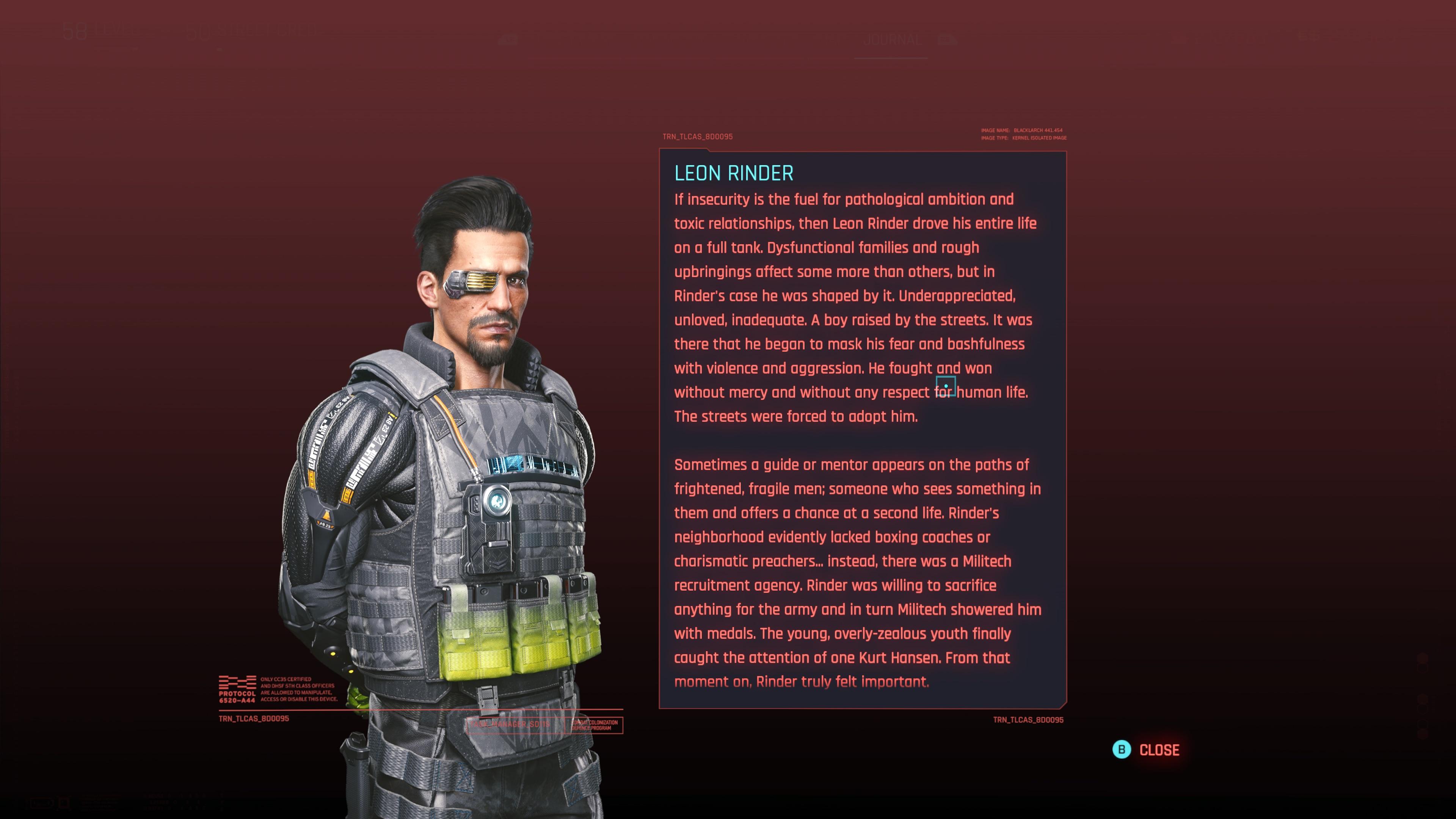
Task: Click the B button prompt near CLOSE
Action: [x=1122, y=750]
